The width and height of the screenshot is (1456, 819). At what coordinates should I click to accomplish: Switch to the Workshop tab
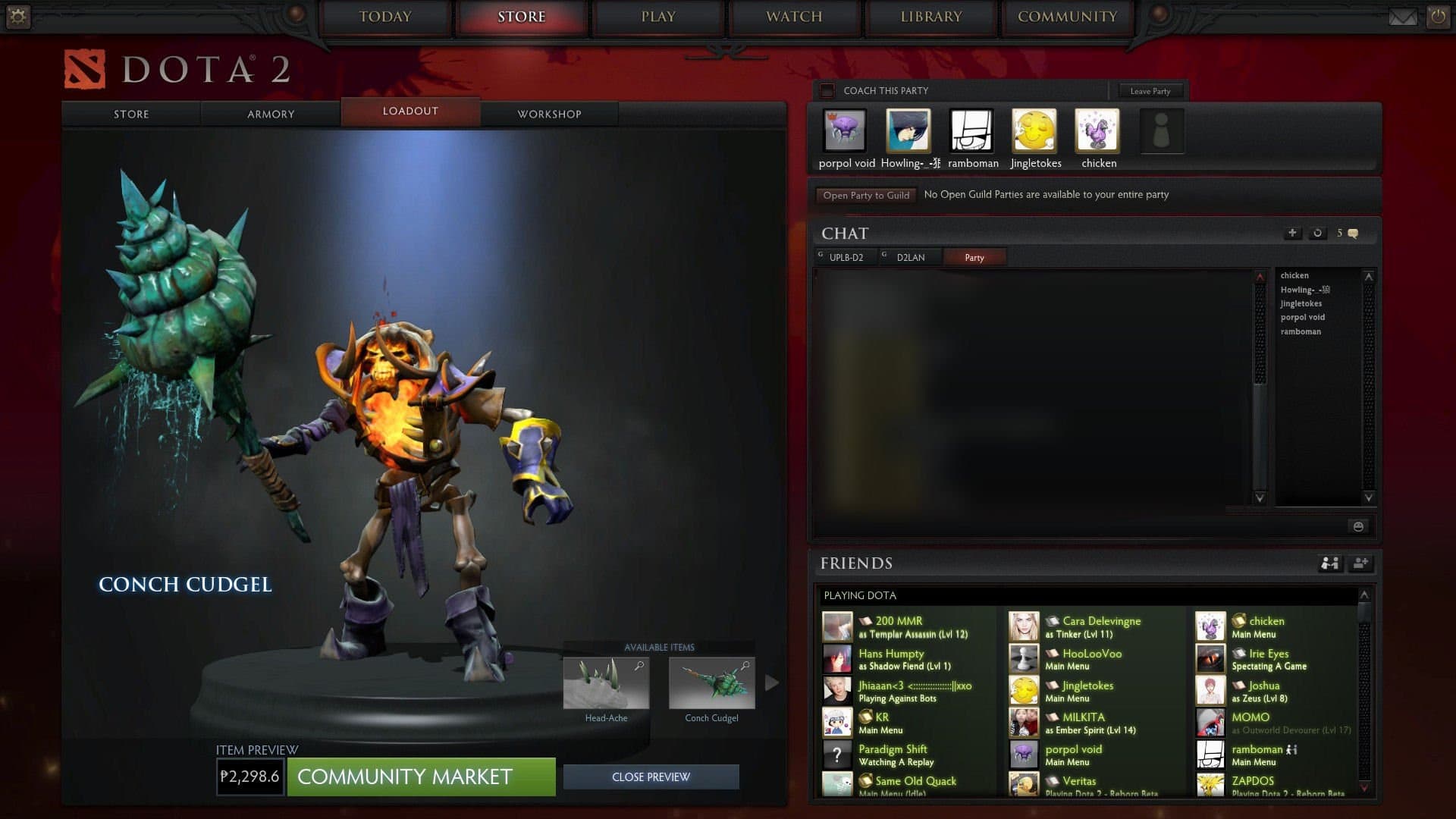click(549, 114)
